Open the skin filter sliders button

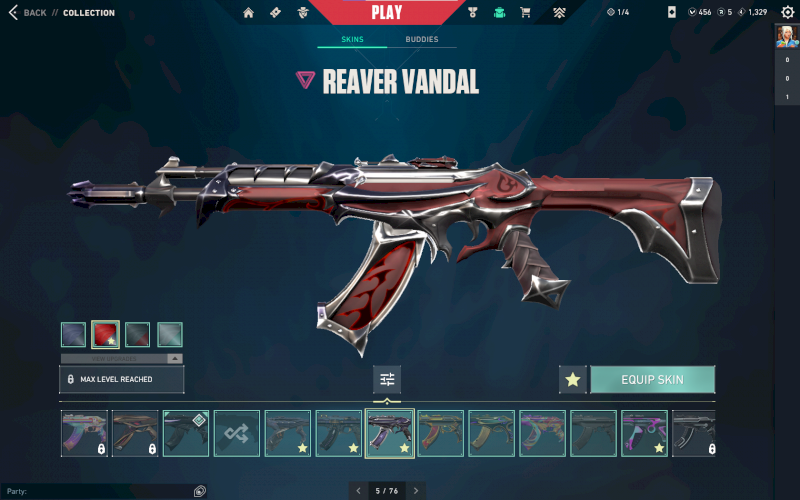pyautogui.click(x=387, y=380)
